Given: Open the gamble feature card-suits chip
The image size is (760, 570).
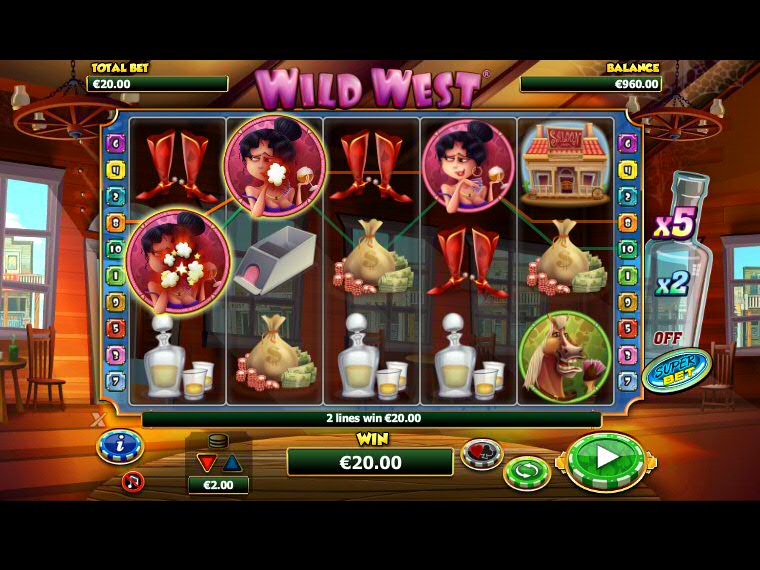Looking at the screenshot, I should coord(481,454).
